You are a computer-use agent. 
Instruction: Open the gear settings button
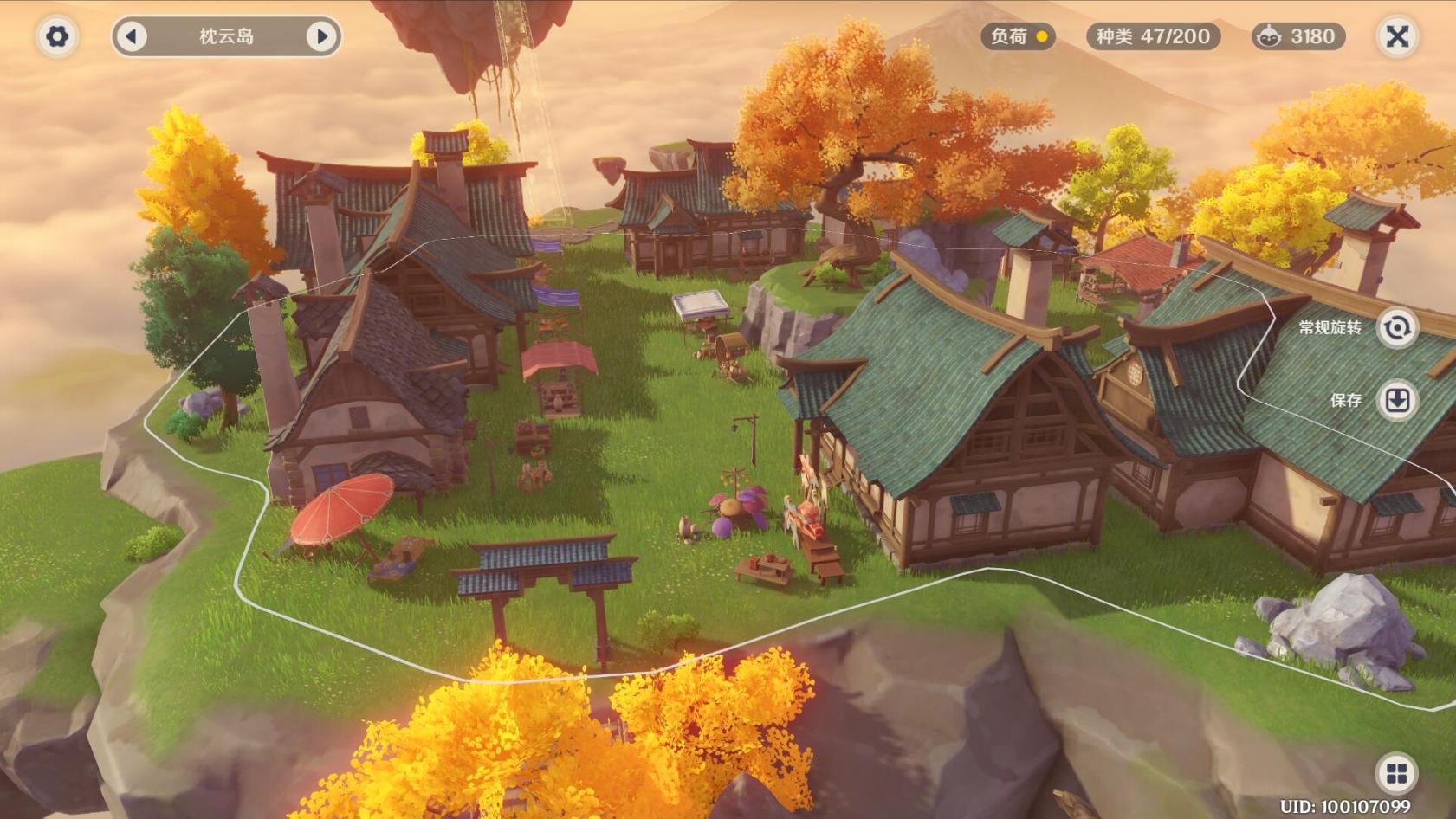tap(57, 36)
